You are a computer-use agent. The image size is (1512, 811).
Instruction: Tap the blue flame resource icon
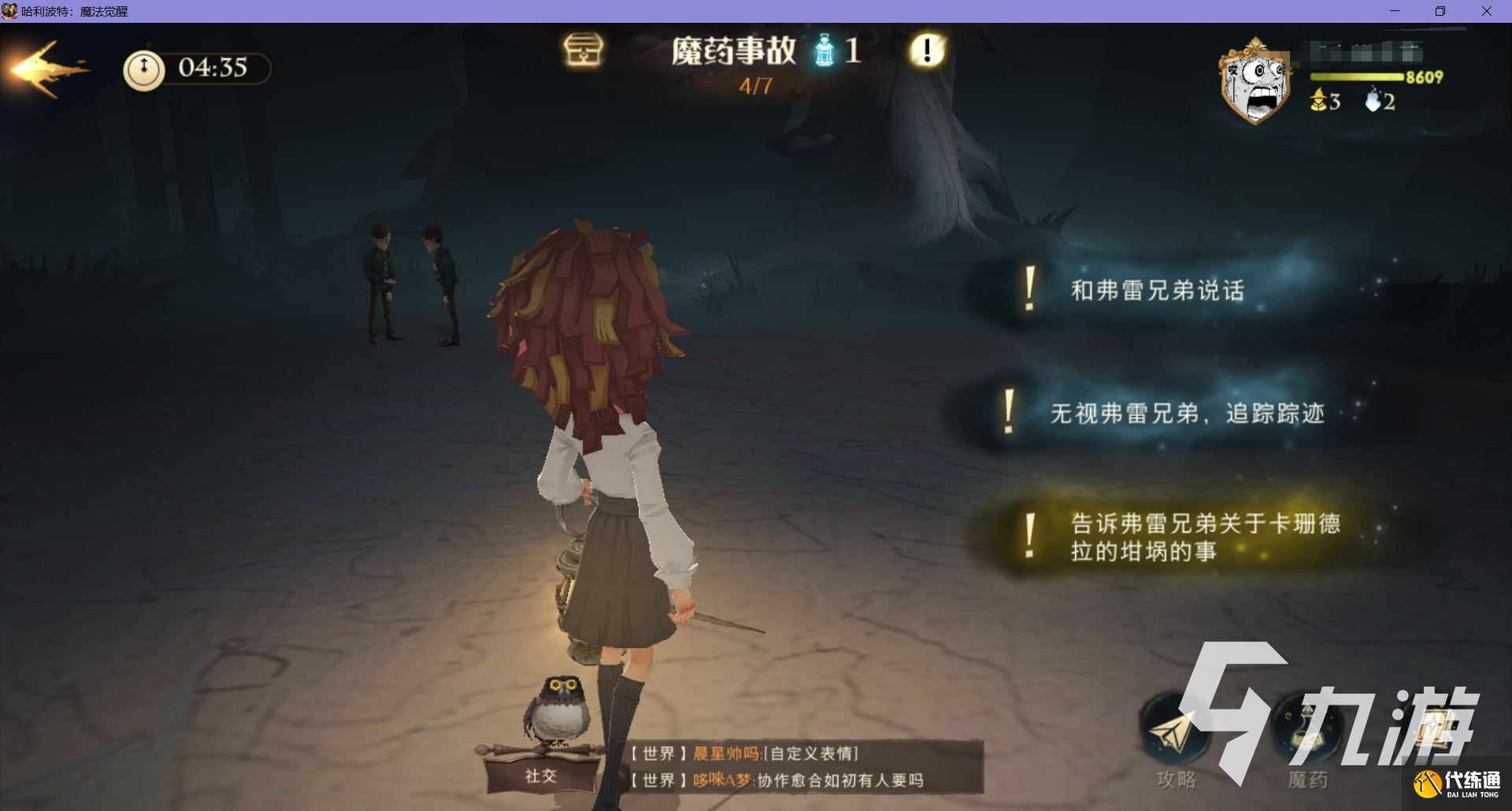point(1373,101)
